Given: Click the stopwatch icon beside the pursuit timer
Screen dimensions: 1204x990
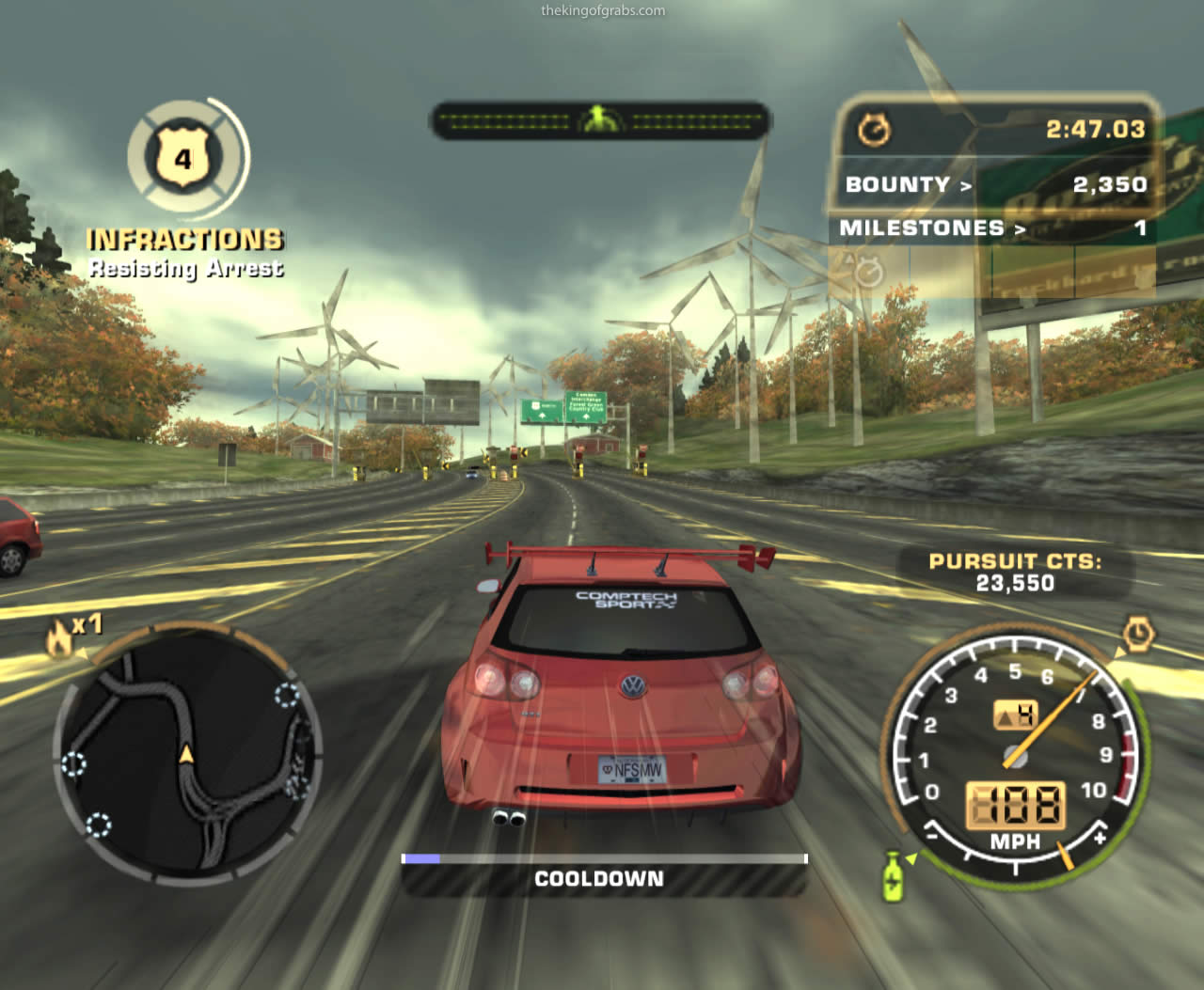Looking at the screenshot, I should point(874,130).
